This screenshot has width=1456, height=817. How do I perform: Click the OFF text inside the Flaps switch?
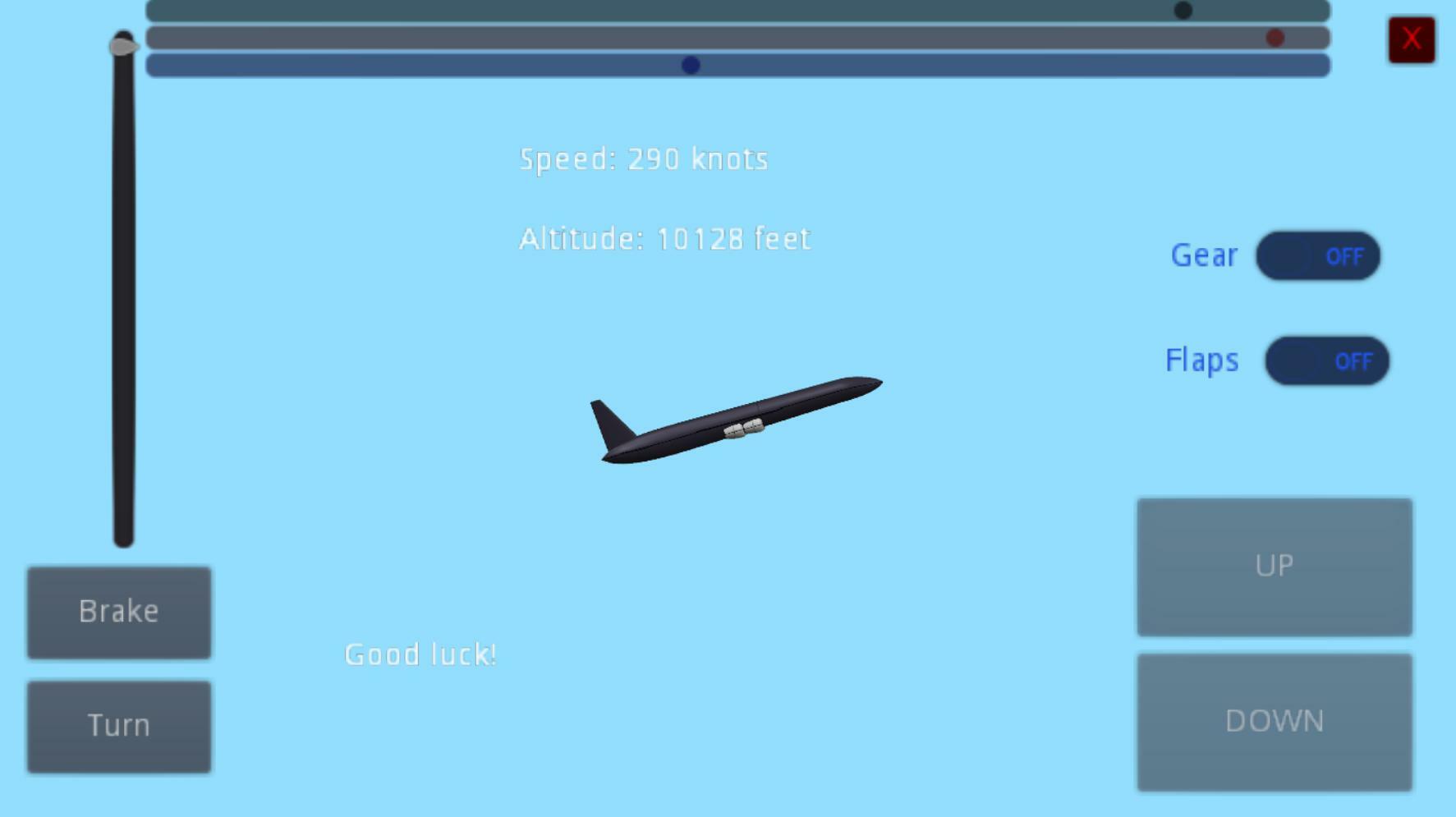click(x=1355, y=361)
